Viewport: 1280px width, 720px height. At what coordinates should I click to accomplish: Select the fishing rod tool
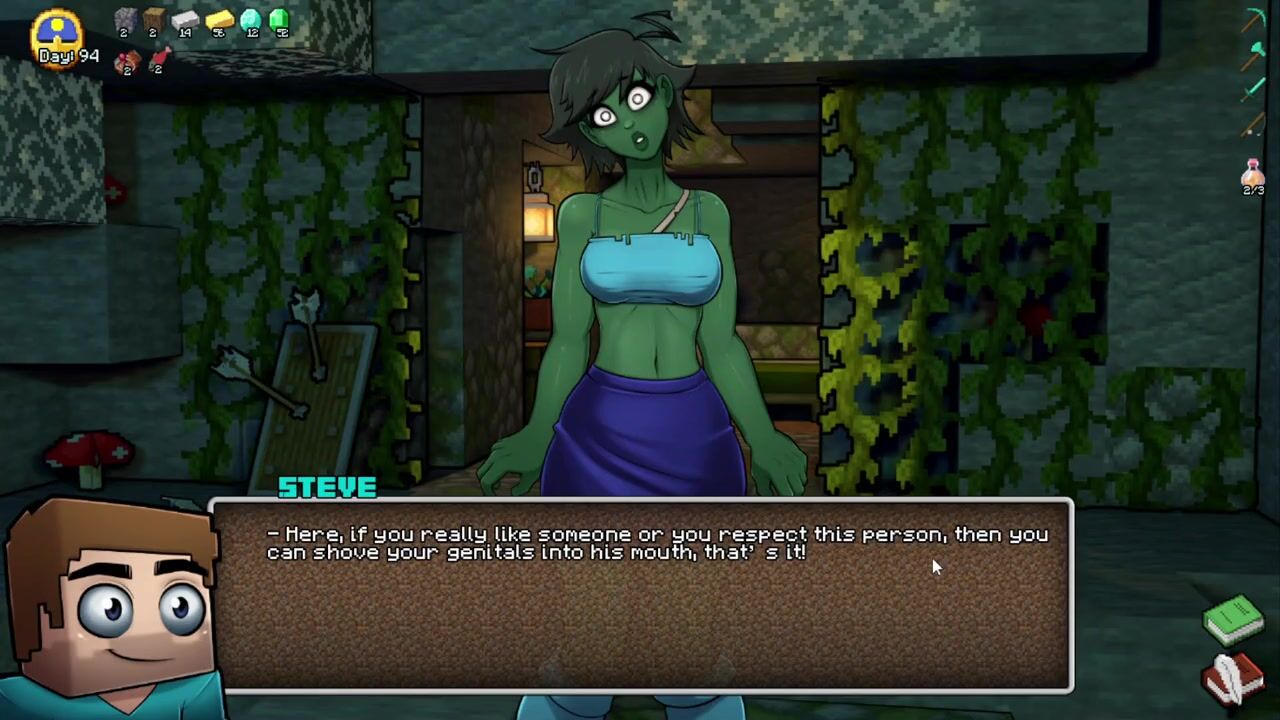[1254, 126]
